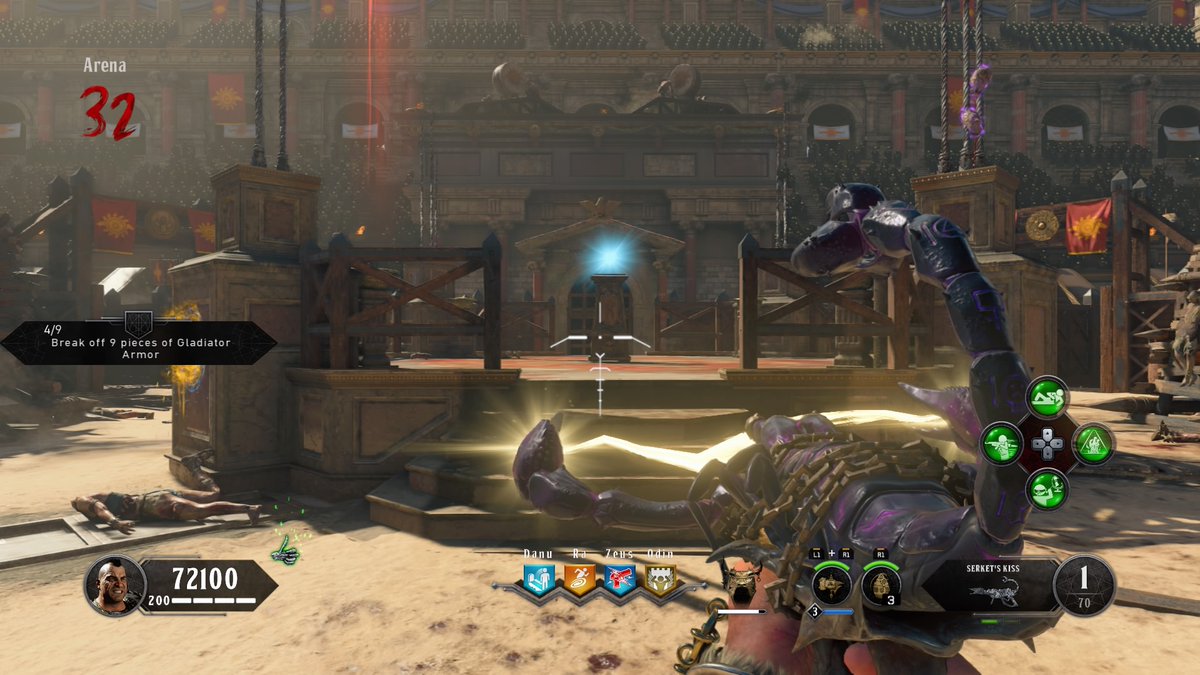Image resolution: width=1200 pixels, height=675 pixels.
Task: Activate the special weapon icon with charge meter
Action: 831,585
